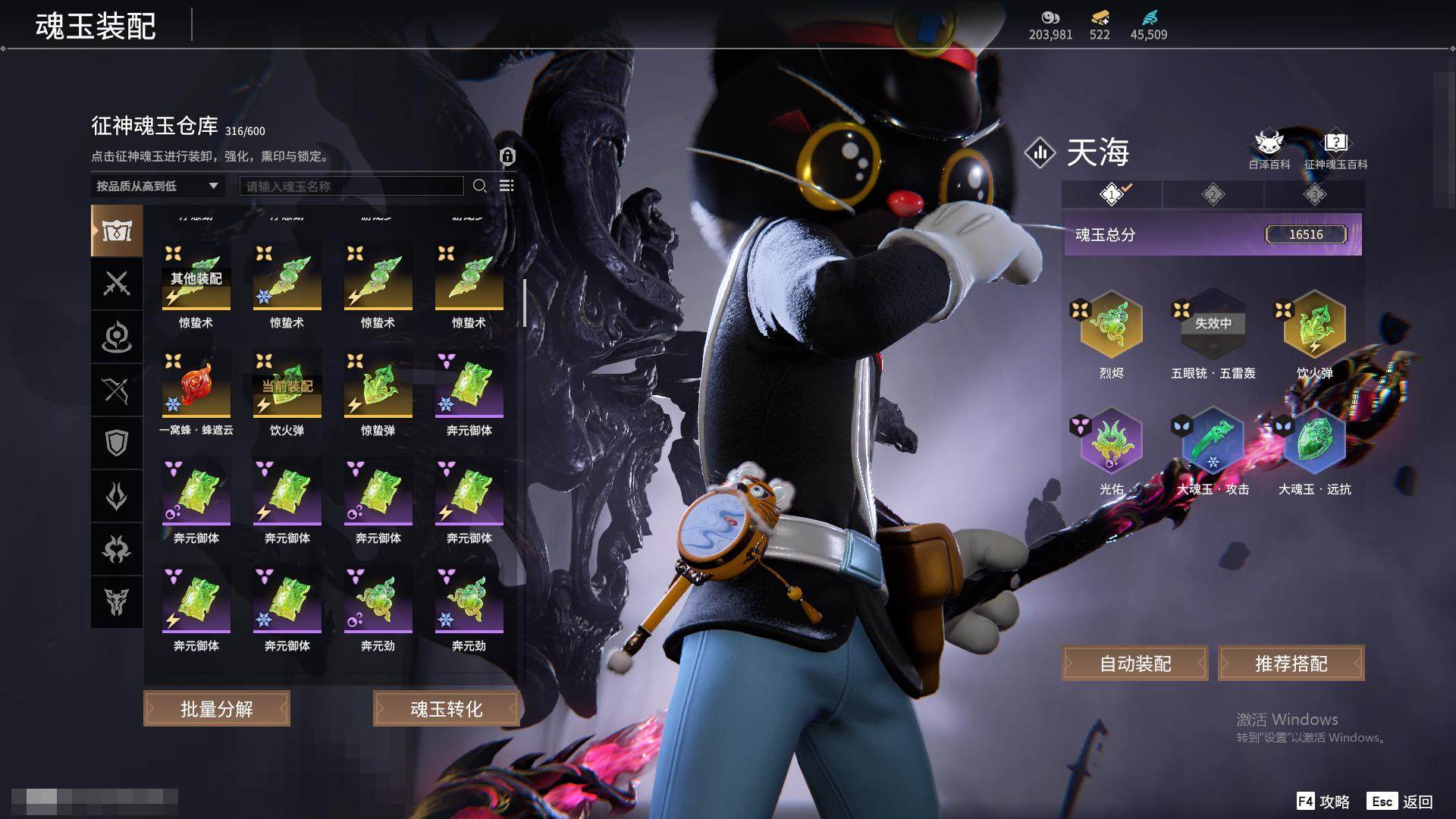This screenshot has height=819, width=1456.
Task: Focus the soul jade name search field
Action: (351, 186)
